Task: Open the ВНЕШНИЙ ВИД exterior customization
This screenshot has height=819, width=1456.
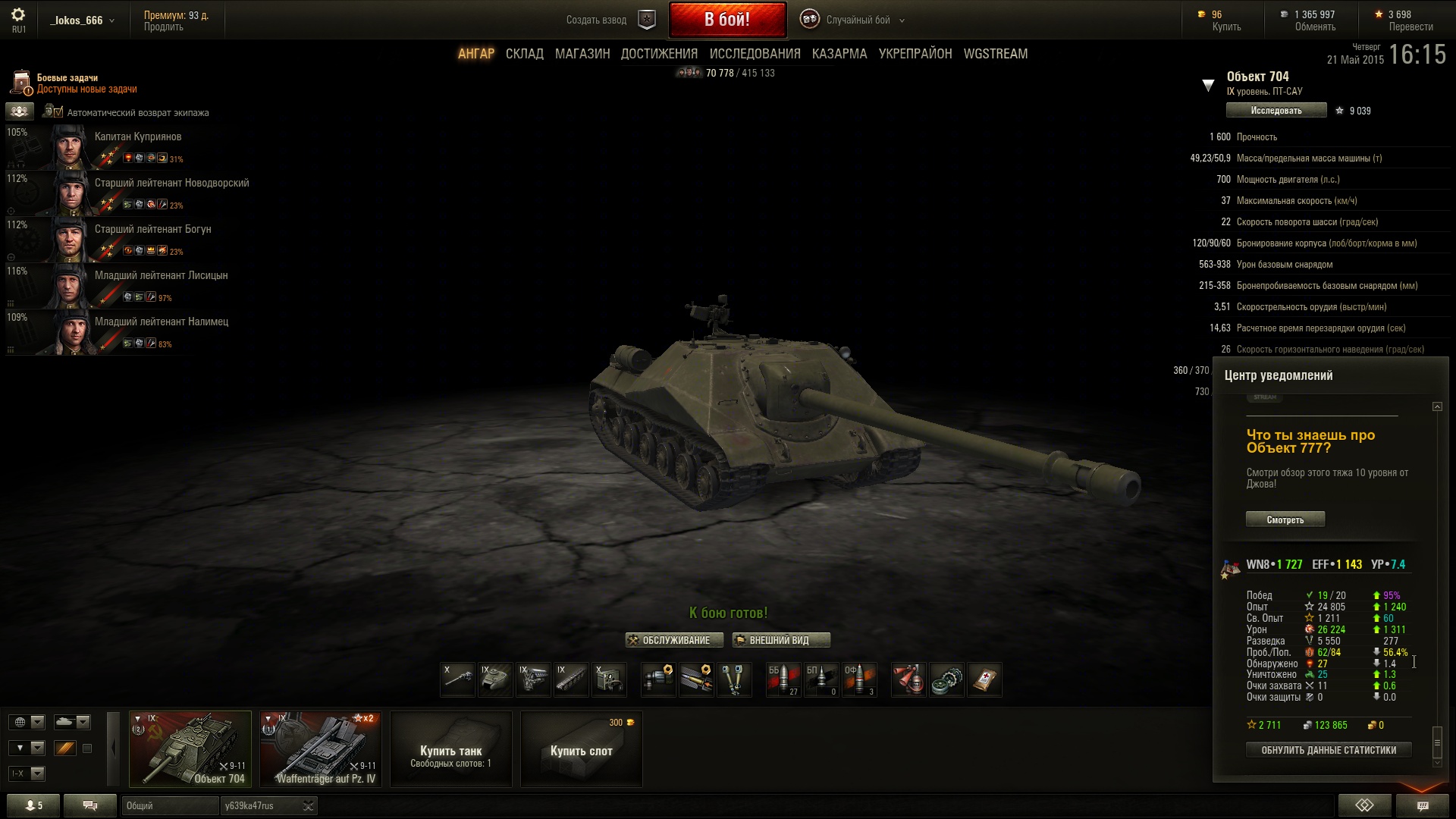Action: click(780, 640)
